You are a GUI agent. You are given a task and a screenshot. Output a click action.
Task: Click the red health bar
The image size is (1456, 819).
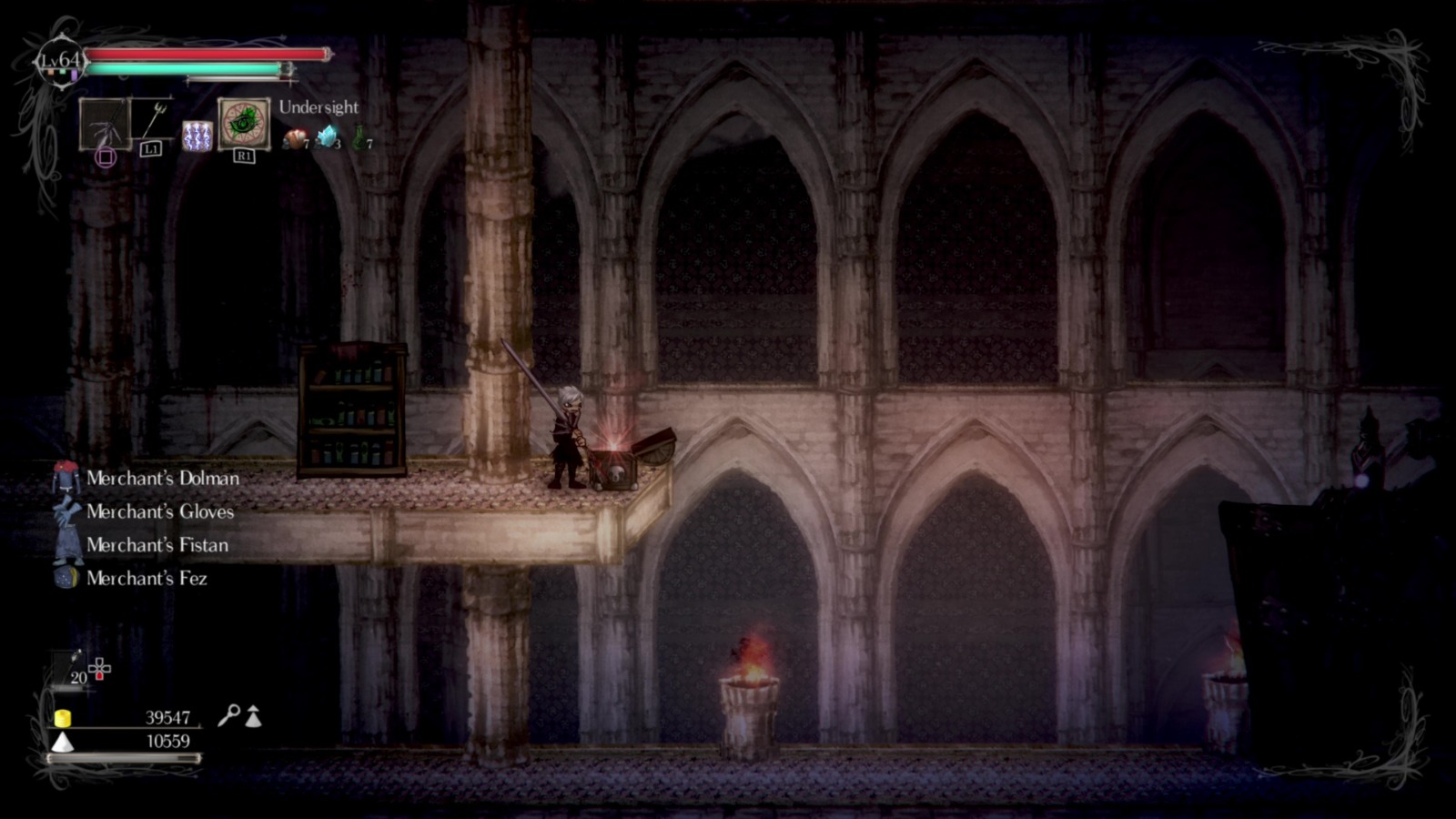coord(205,55)
